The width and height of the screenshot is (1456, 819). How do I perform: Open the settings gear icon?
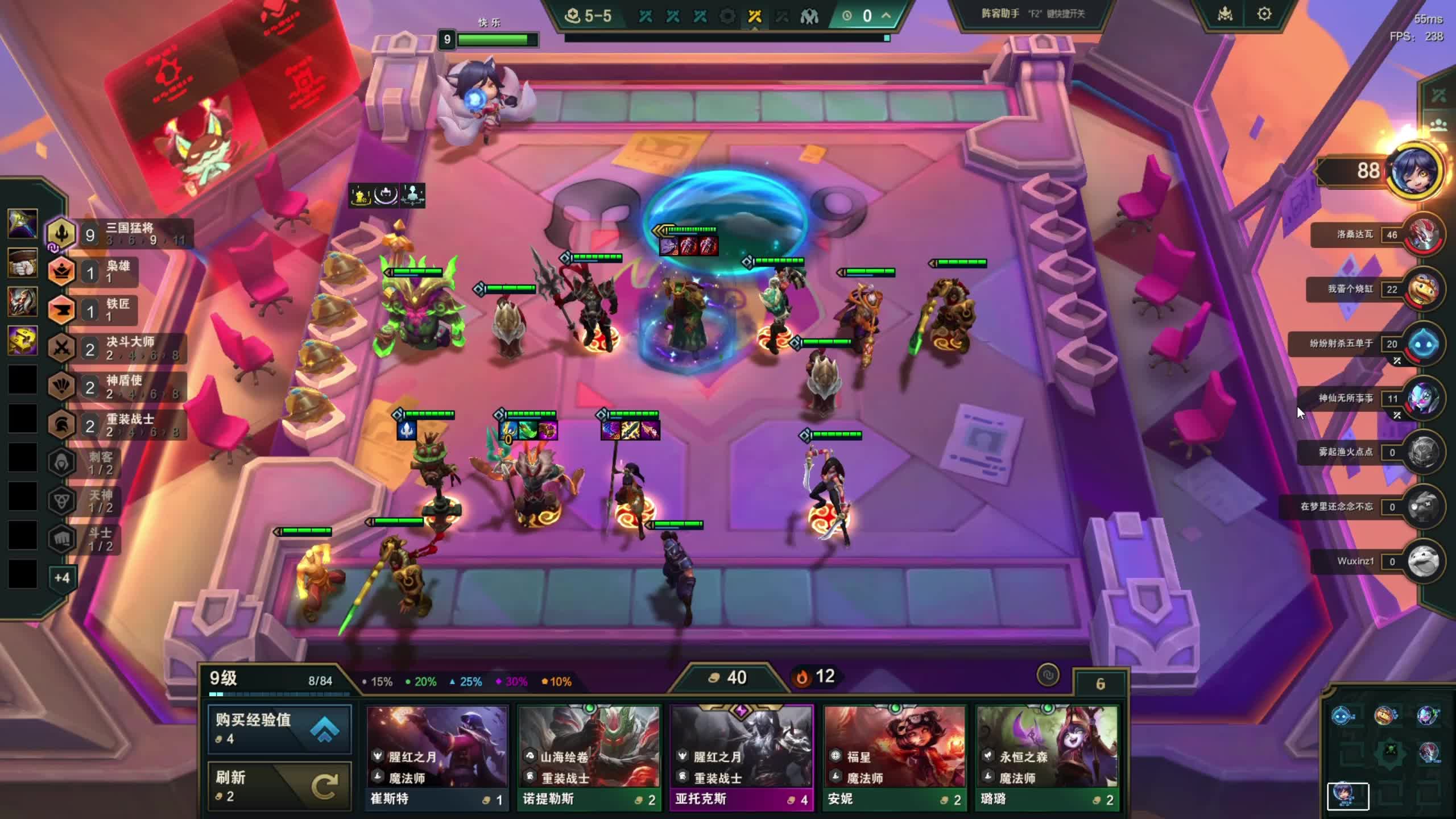click(x=1264, y=14)
